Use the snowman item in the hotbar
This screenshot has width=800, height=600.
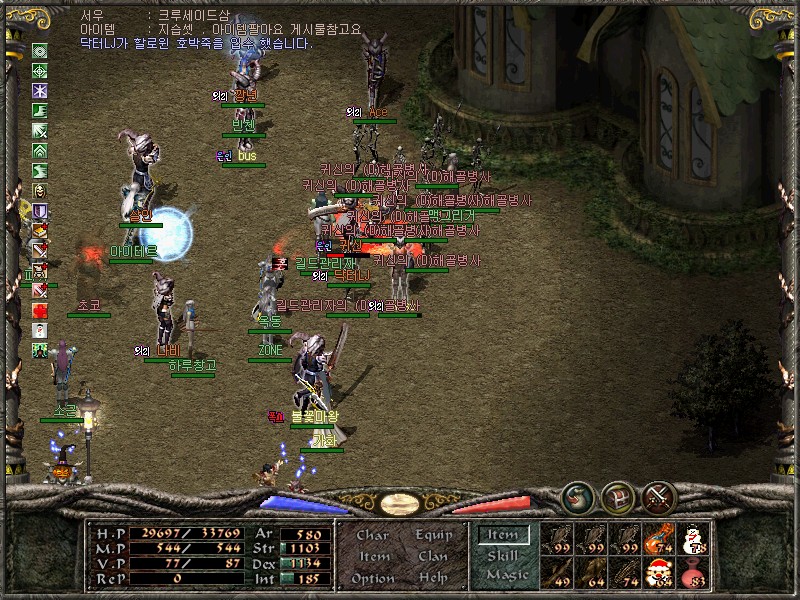tap(692, 539)
